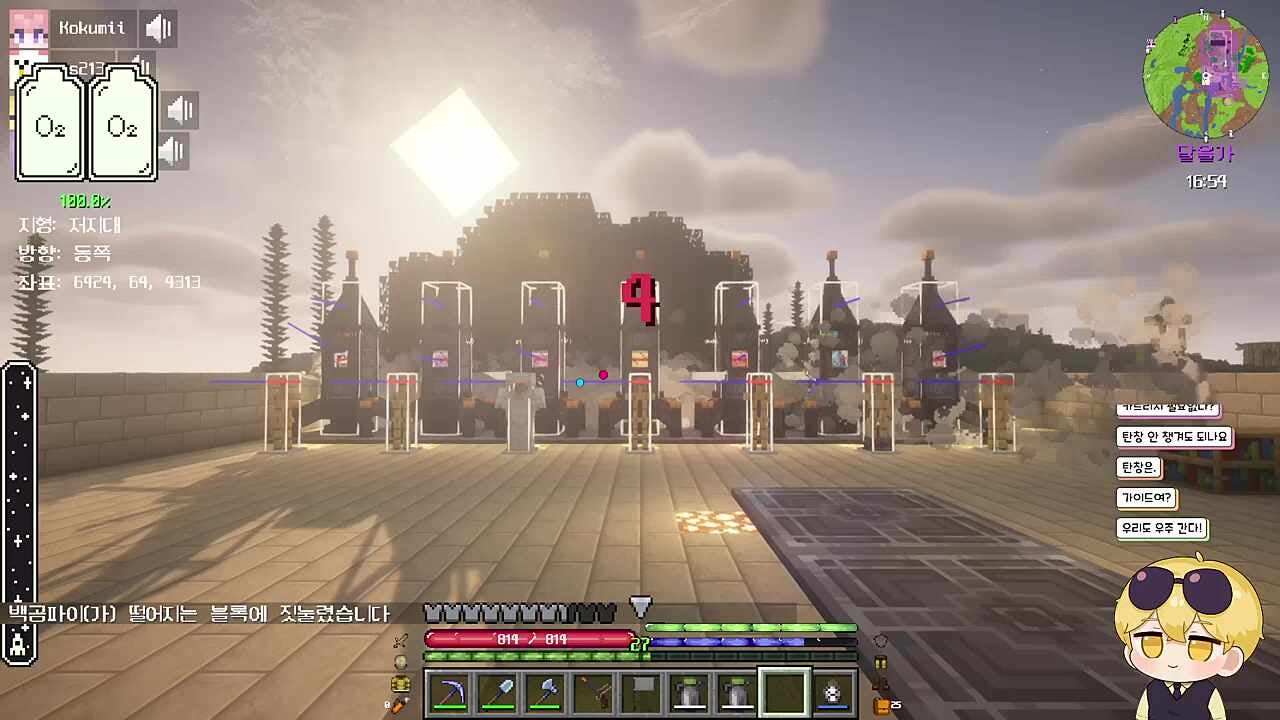Click the chat bubble reading 우리도 우주 간다!
Viewport: 1280px width, 720px height.
1161,528
